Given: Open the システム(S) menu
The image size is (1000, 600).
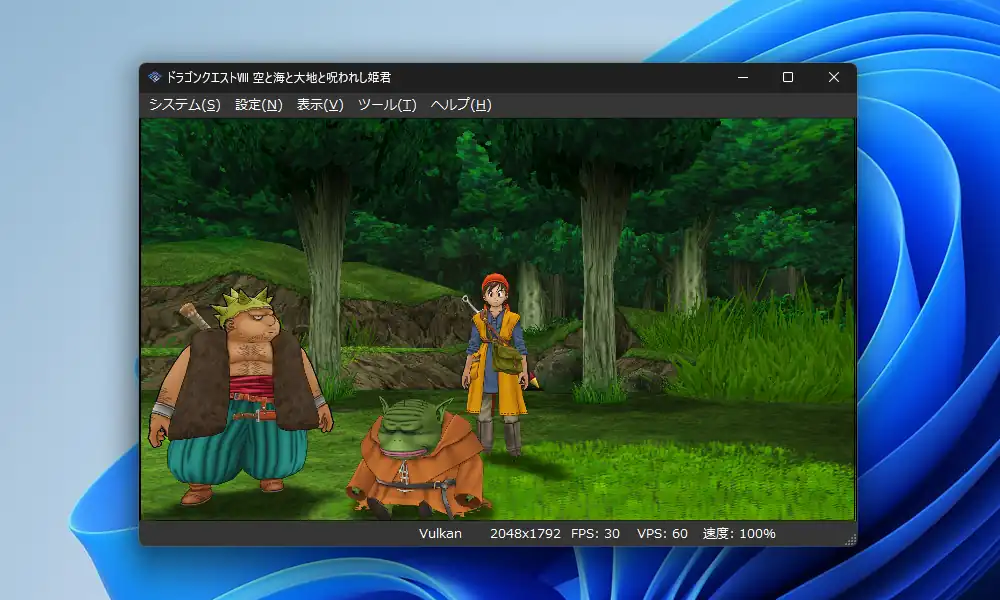Looking at the screenshot, I should [x=185, y=105].
